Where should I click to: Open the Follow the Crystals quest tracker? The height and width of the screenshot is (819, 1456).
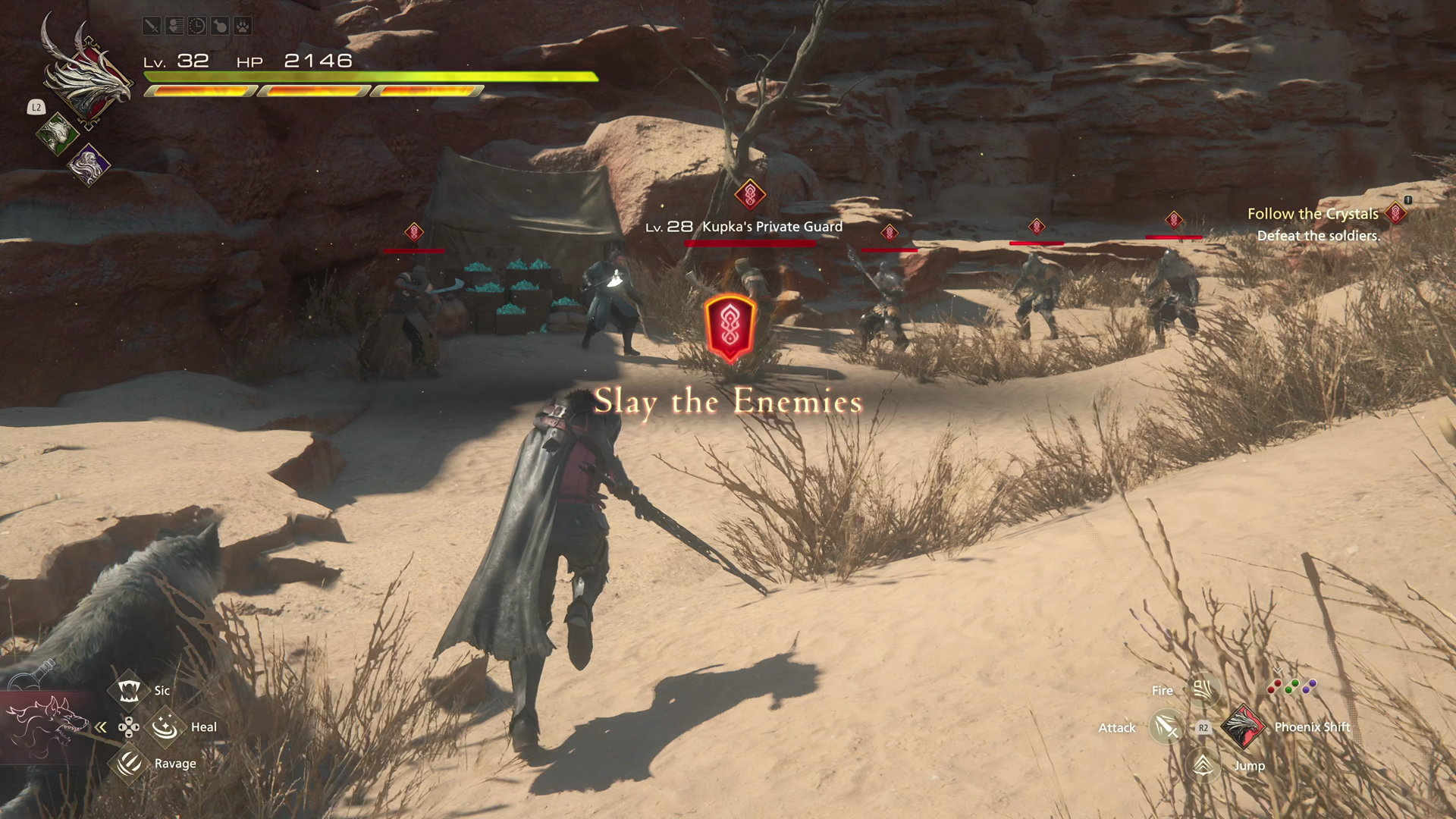click(1313, 215)
